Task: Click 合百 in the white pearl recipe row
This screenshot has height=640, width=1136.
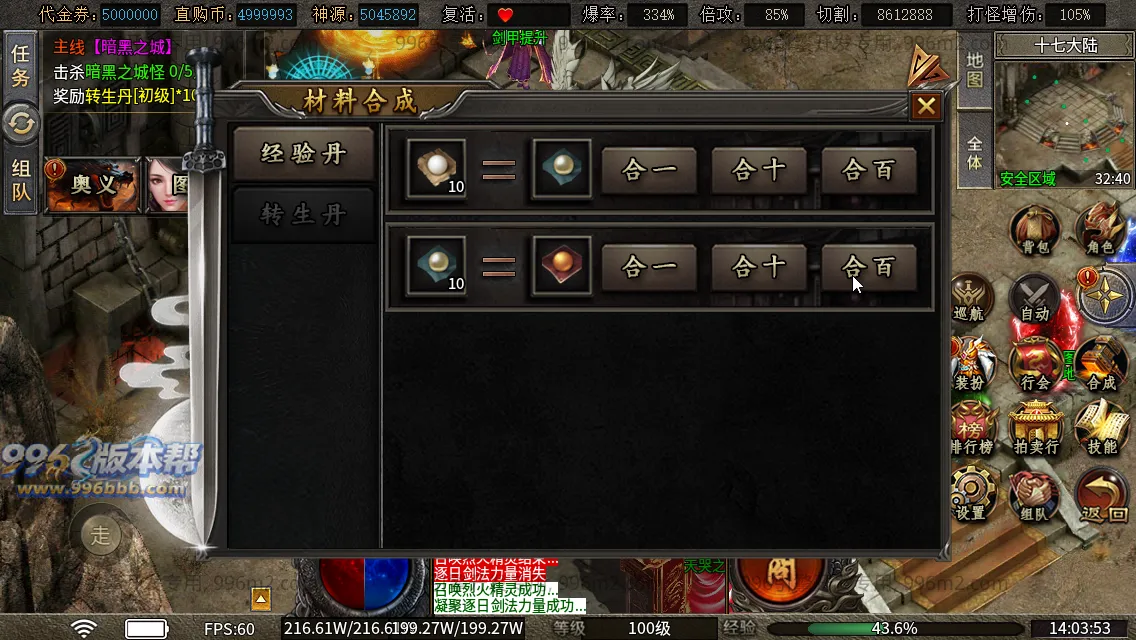Action: (x=869, y=170)
